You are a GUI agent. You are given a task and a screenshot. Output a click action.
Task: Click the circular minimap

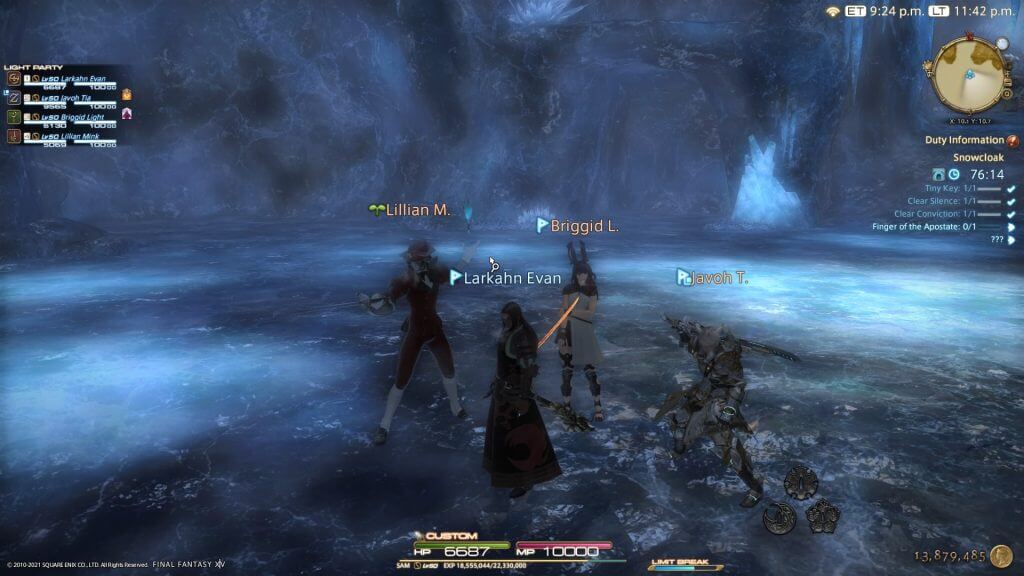967,74
